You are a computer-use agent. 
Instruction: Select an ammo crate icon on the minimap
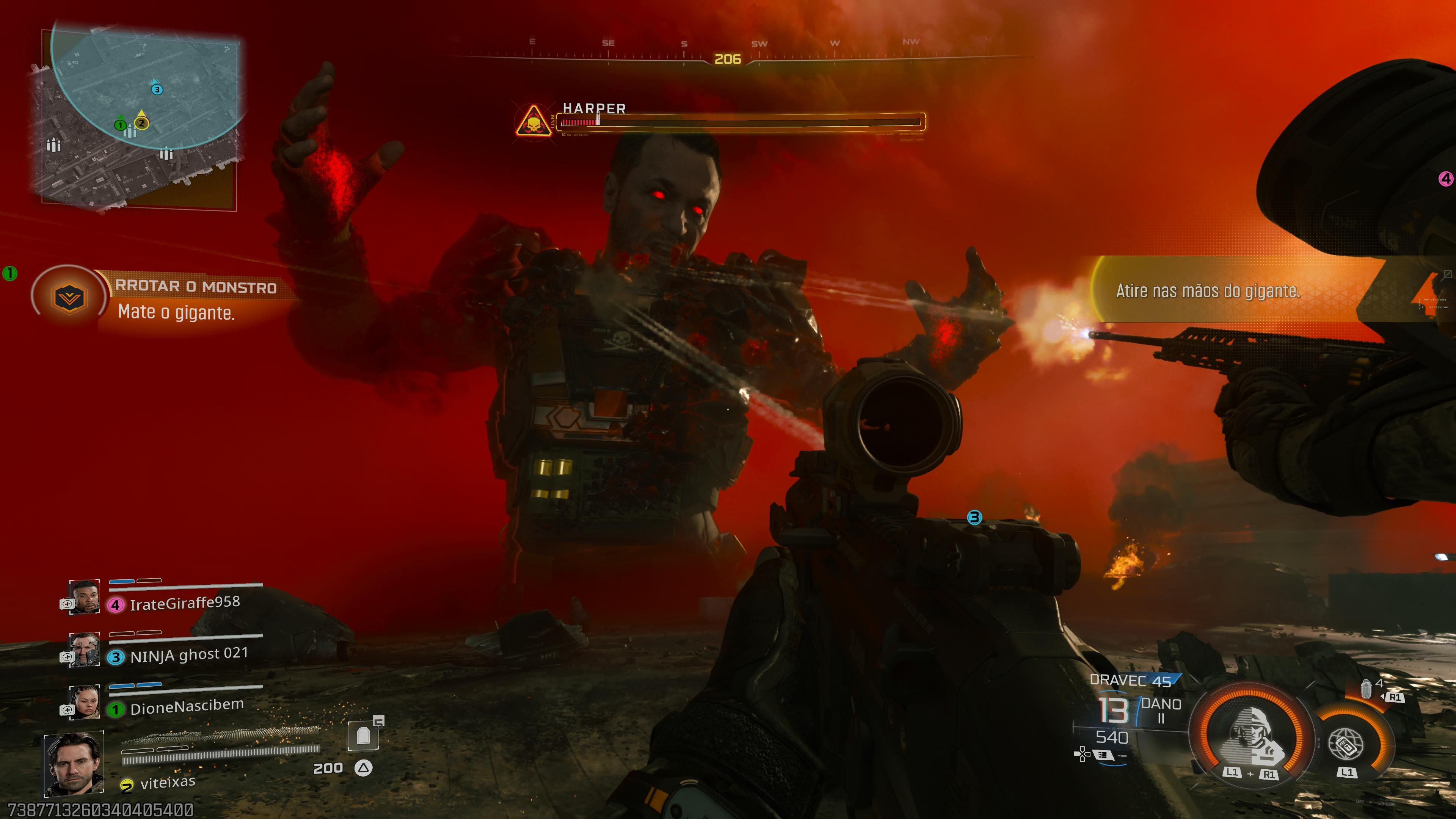pyautogui.click(x=53, y=146)
